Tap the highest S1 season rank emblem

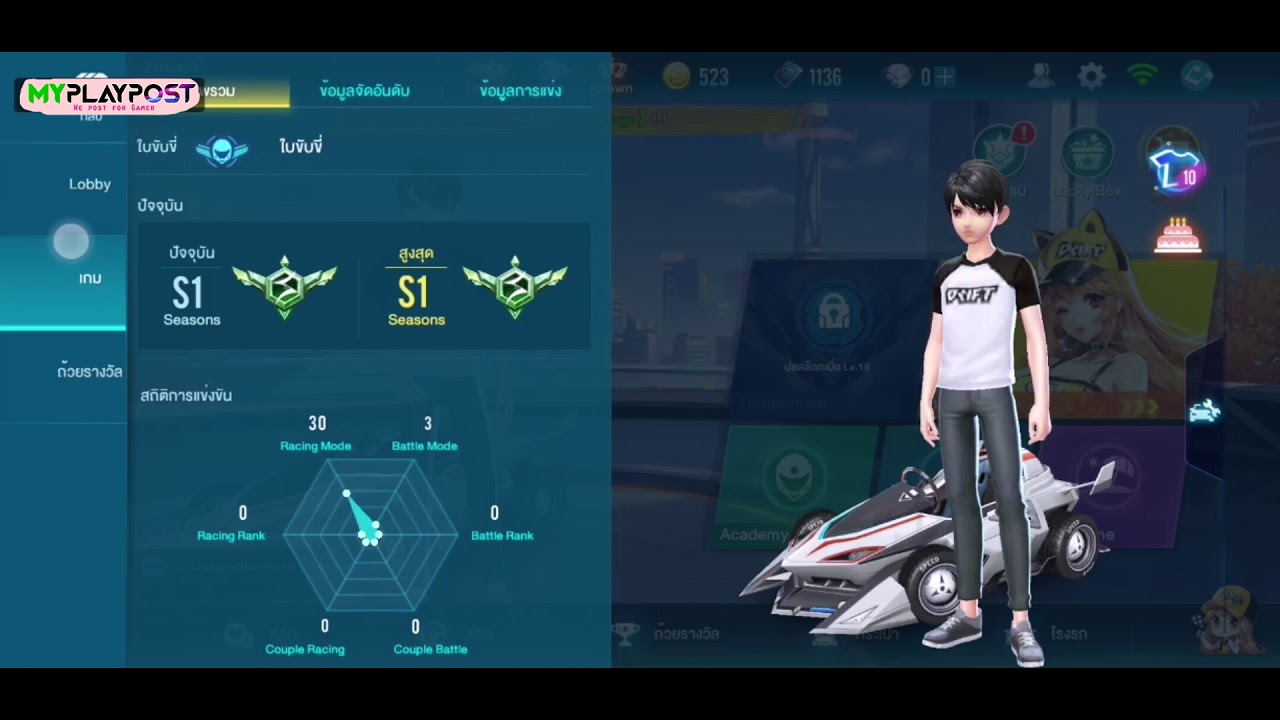[515, 286]
